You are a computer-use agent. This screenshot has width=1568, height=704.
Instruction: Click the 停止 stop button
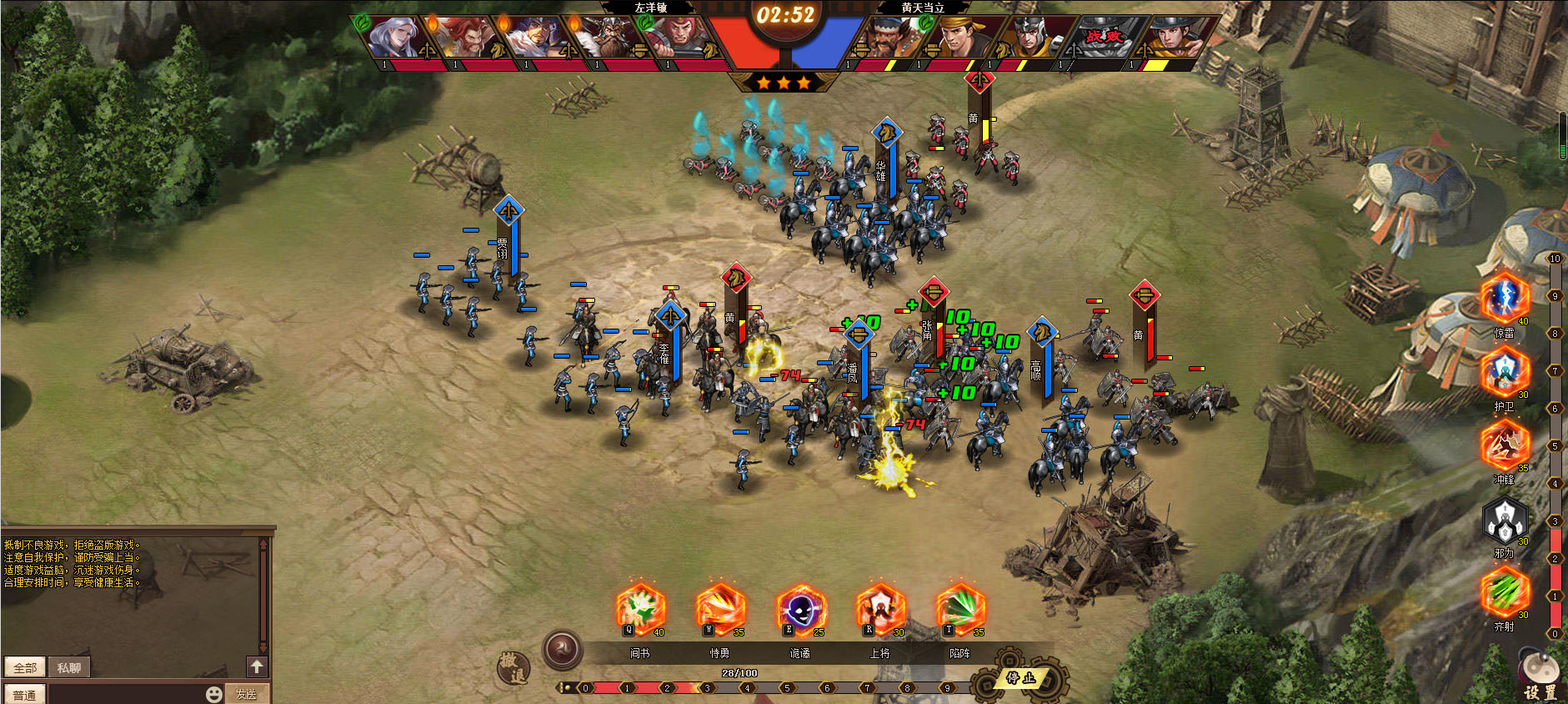click(x=1020, y=678)
